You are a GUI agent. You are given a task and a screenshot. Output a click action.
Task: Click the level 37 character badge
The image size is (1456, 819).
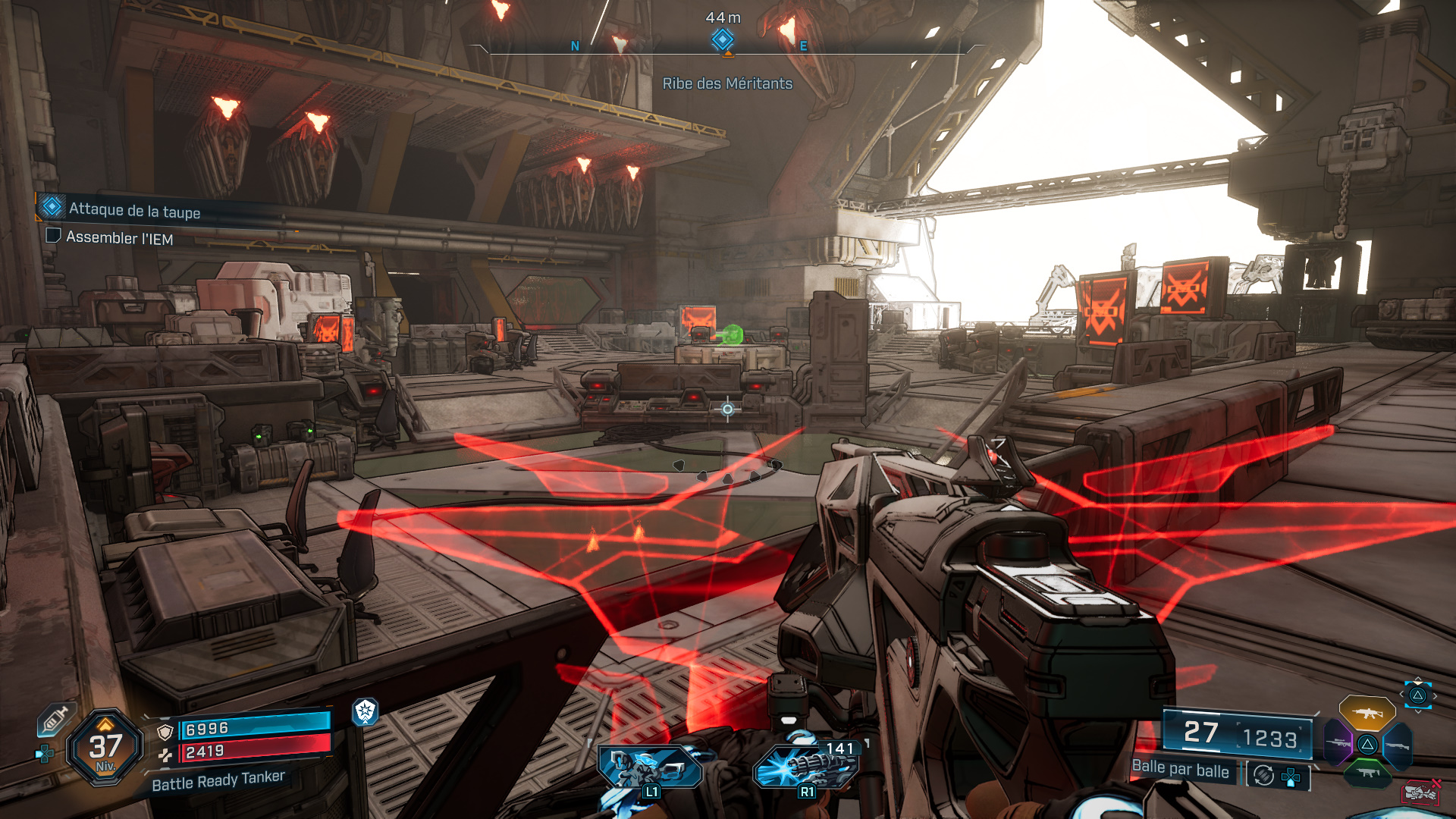coord(105,748)
